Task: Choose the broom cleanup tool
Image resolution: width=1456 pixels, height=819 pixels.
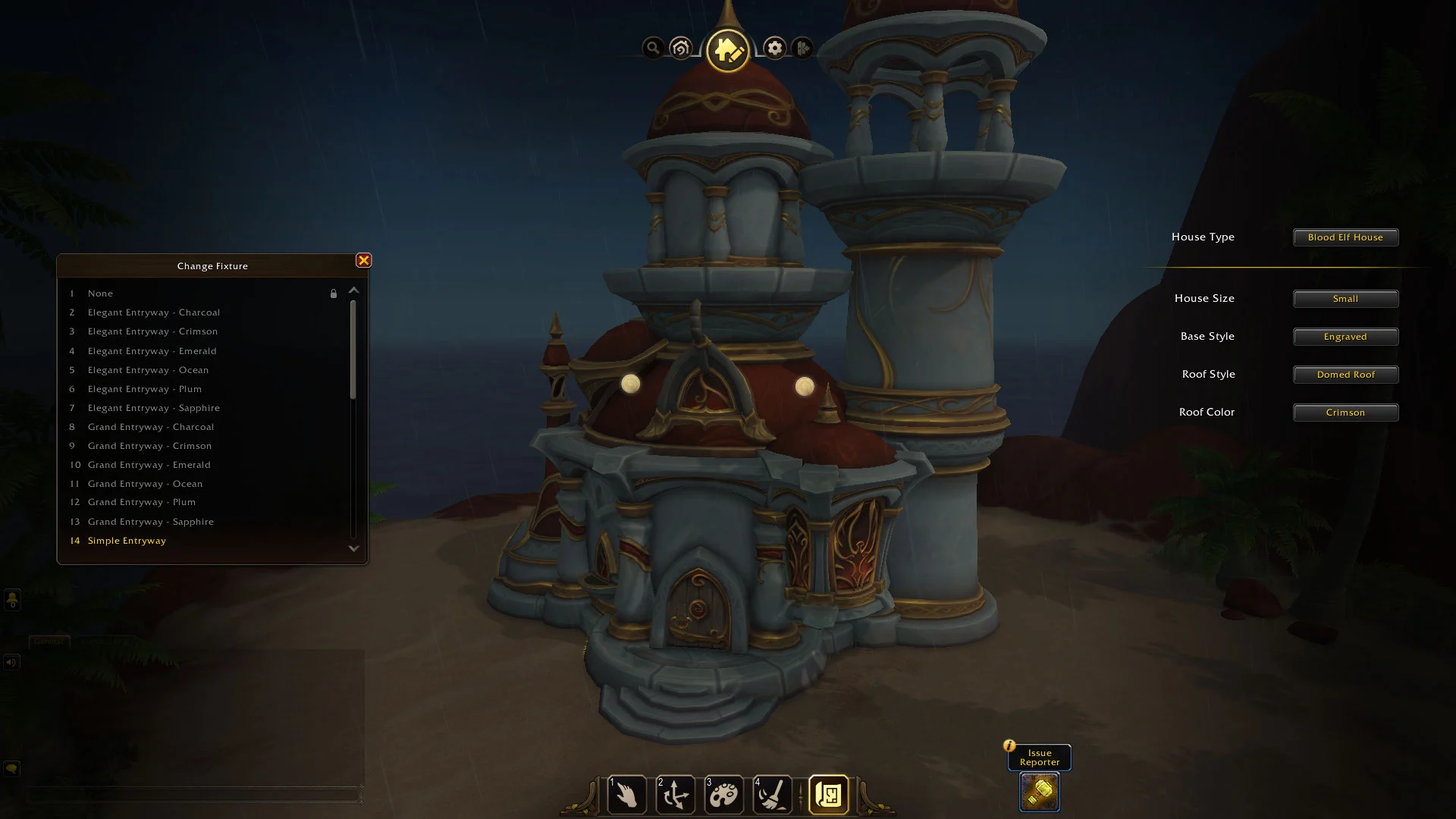Action: pyautogui.click(x=772, y=795)
